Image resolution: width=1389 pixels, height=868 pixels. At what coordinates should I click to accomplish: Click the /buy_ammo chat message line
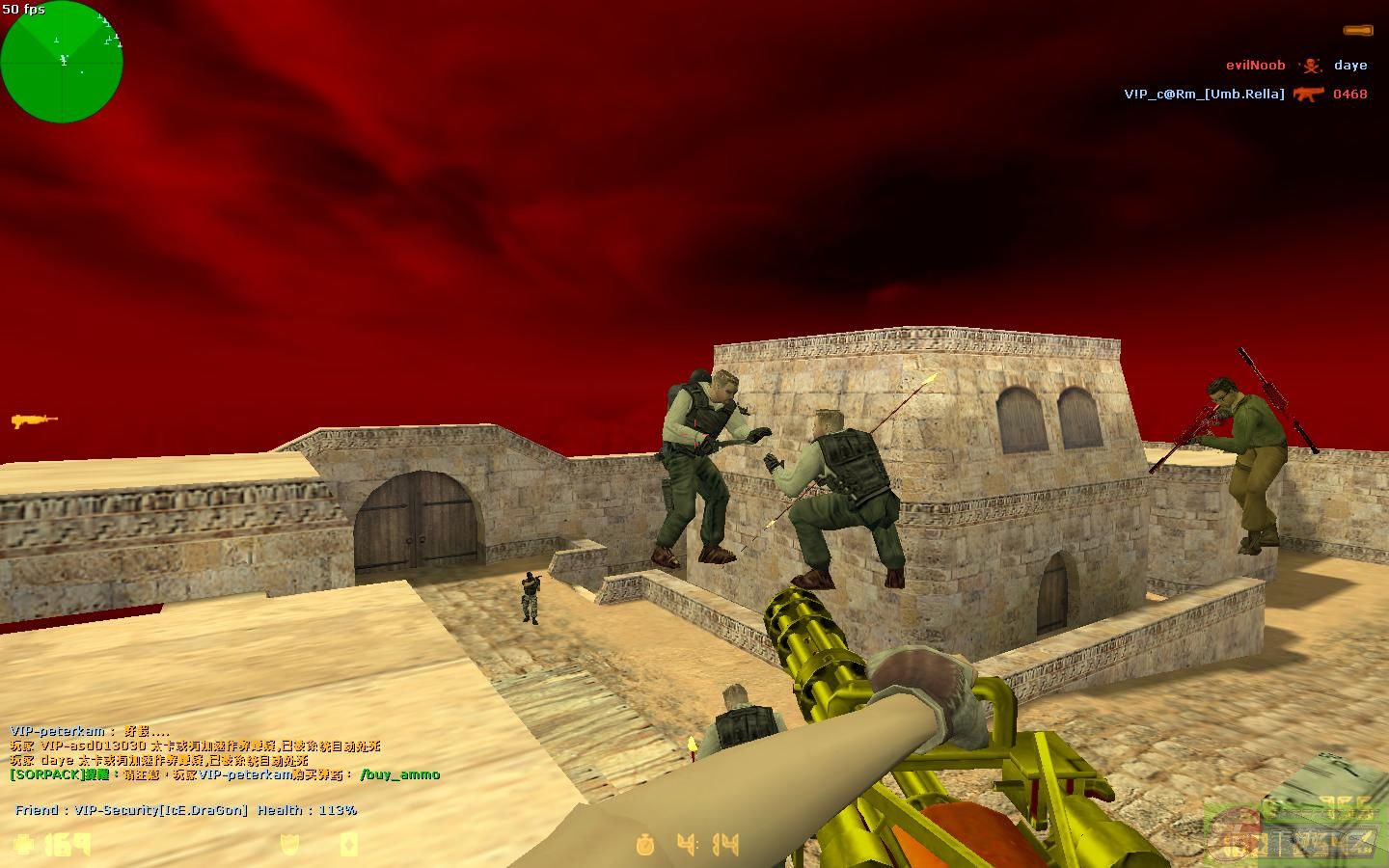tap(224, 774)
